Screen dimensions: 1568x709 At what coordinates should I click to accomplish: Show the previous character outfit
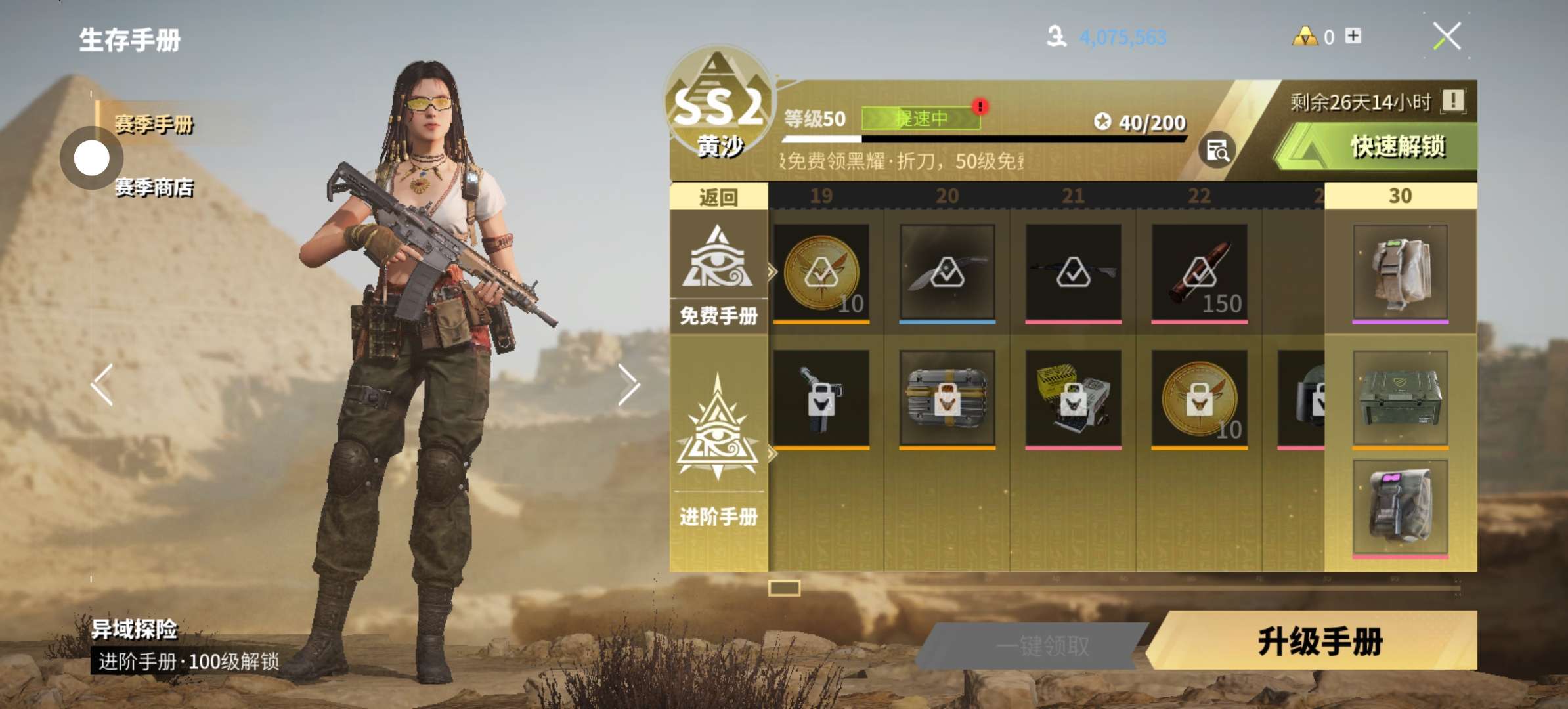point(102,384)
